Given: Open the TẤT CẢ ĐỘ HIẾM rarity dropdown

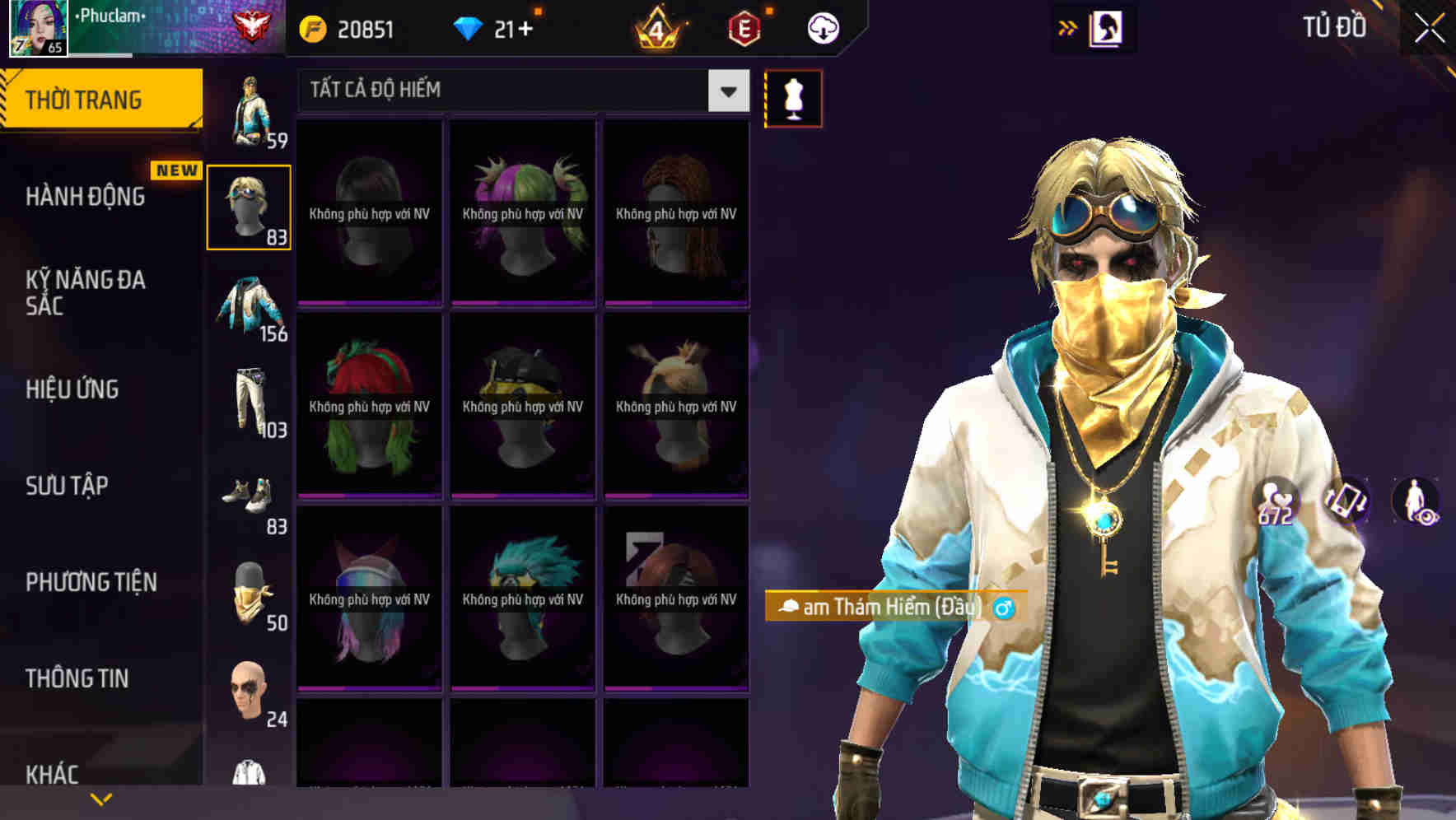Looking at the screenshot, I should [x=511, y=91].
